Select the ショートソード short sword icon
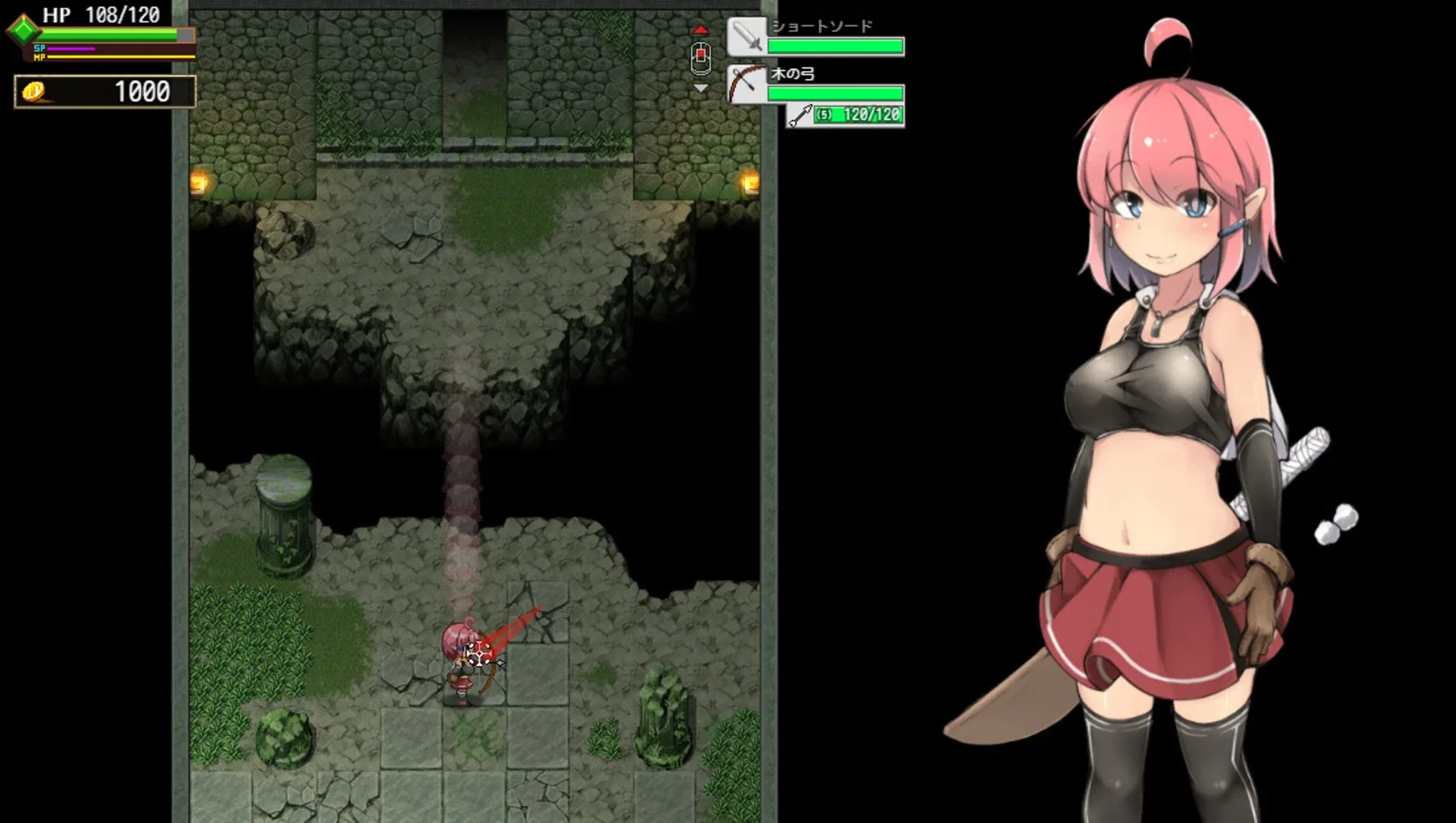Viewport: 1456px width, 823px height. pos(748,37)
